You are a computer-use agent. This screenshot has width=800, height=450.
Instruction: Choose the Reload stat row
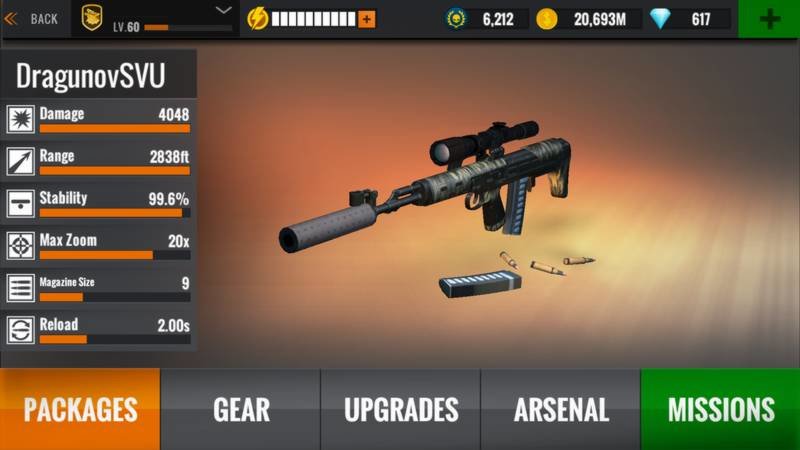pyautogui.click(x=98, y=330)
